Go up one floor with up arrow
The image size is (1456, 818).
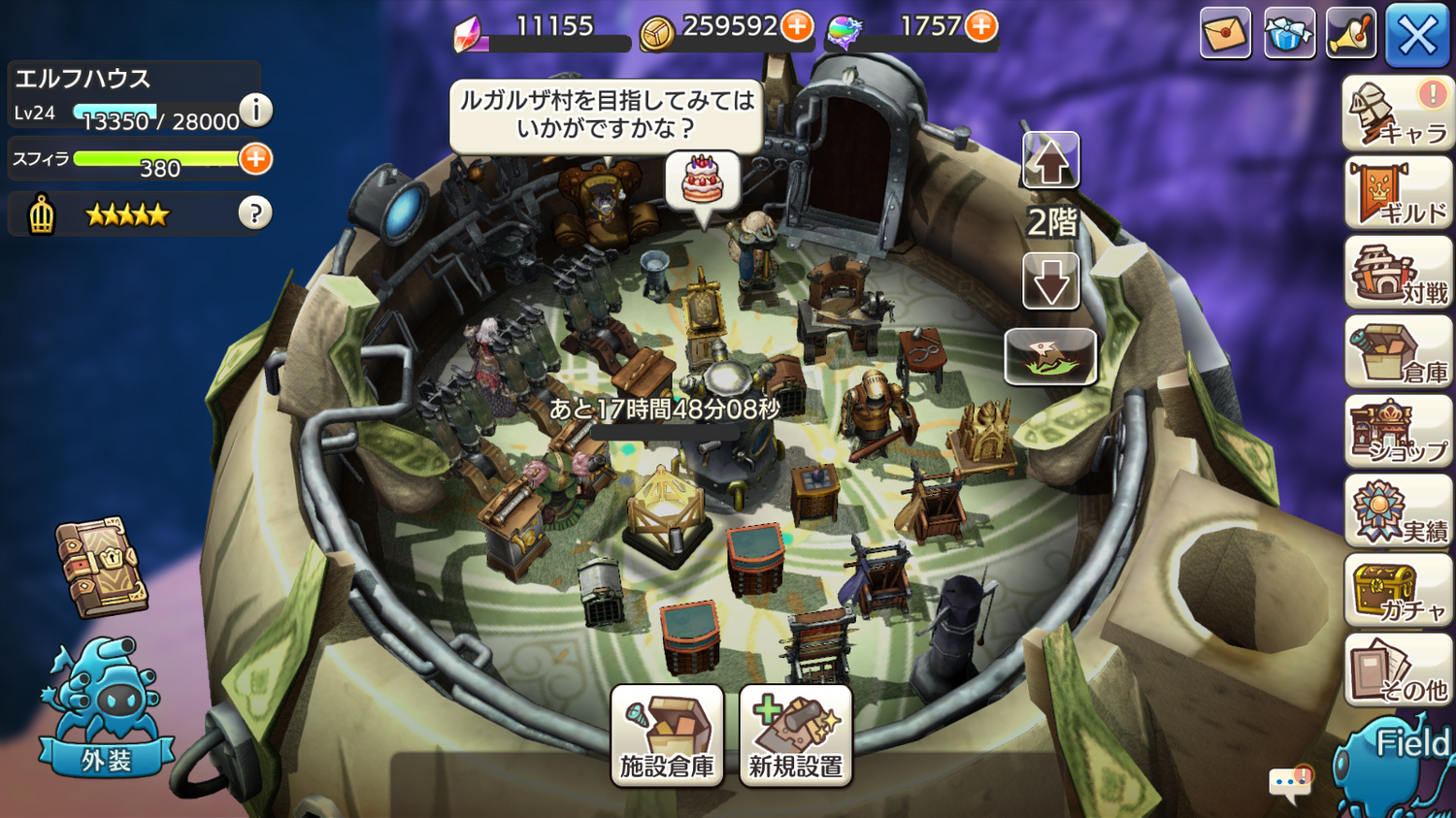(1050, 161)
